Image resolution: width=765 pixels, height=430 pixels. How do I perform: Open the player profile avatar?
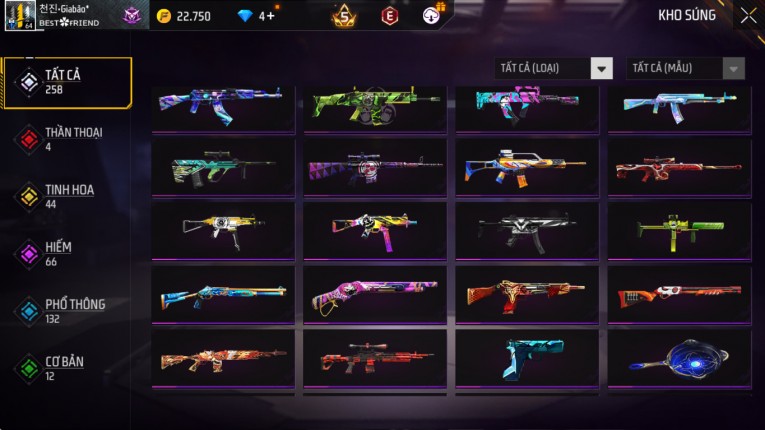point(19,16)
